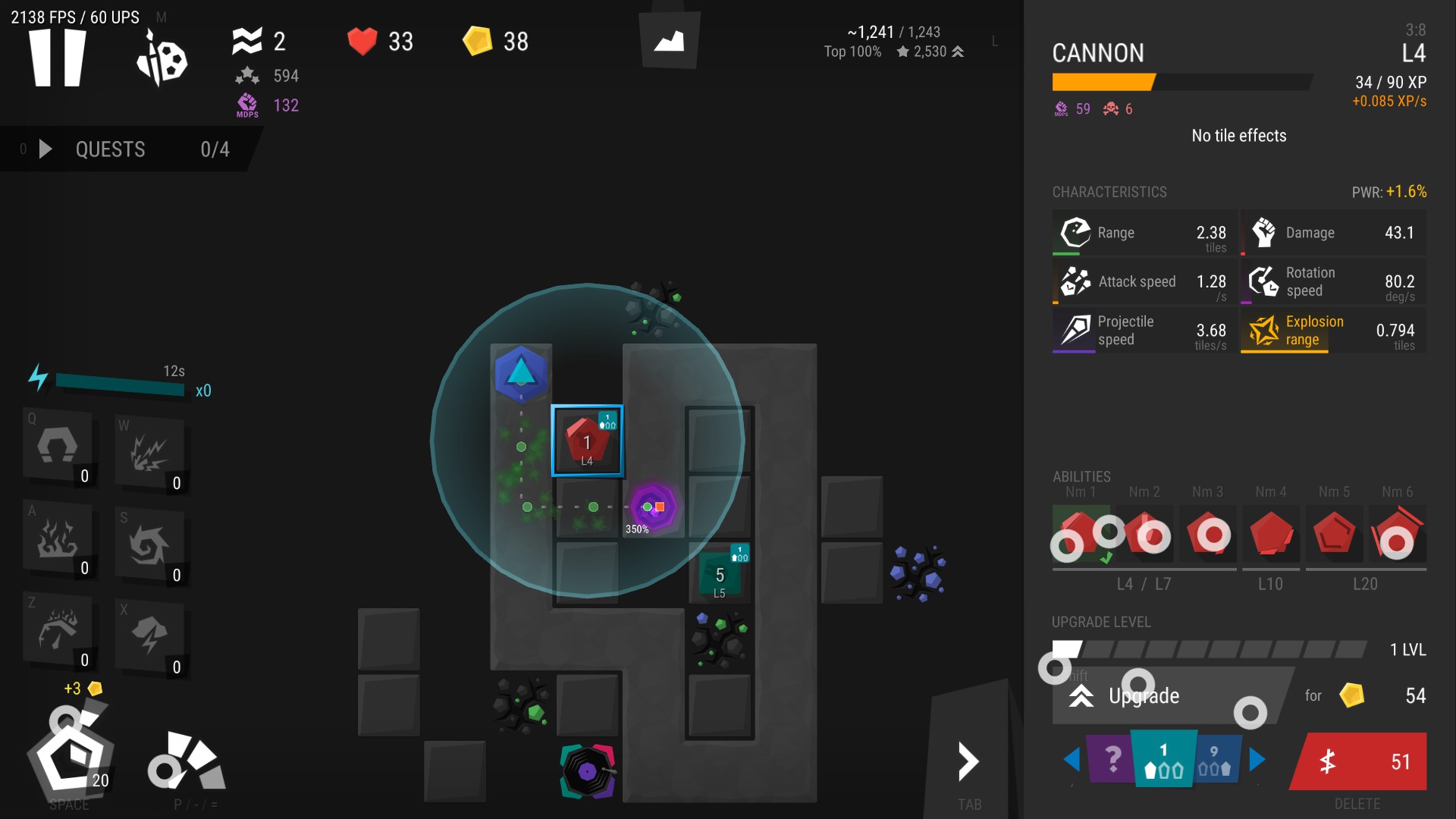This screenshot has height=819, width=1456.
Task: Select the Nm 6 cannon ability
Action: (1397, 535)
